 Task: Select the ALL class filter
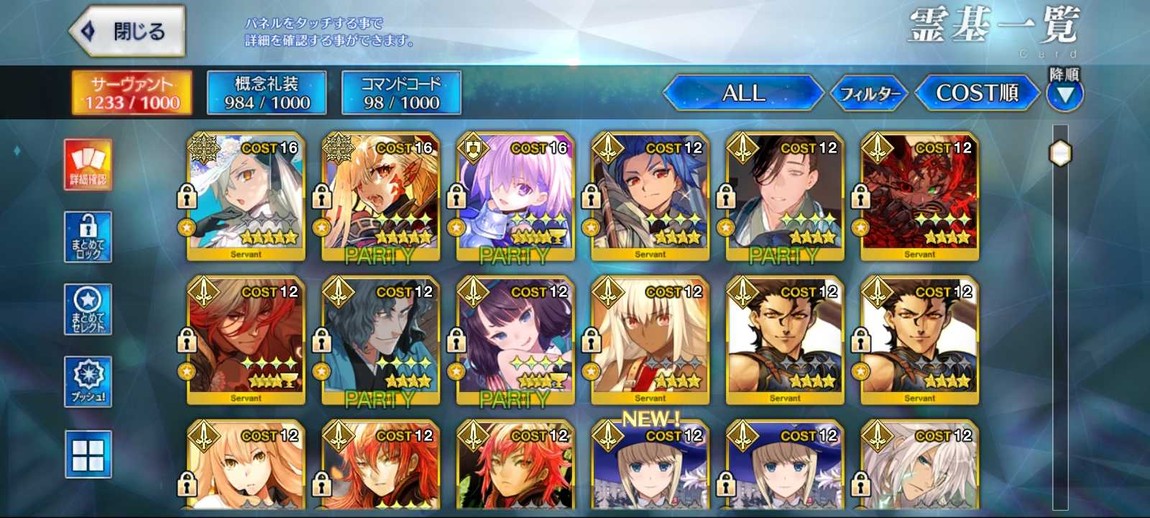point(743,93)
